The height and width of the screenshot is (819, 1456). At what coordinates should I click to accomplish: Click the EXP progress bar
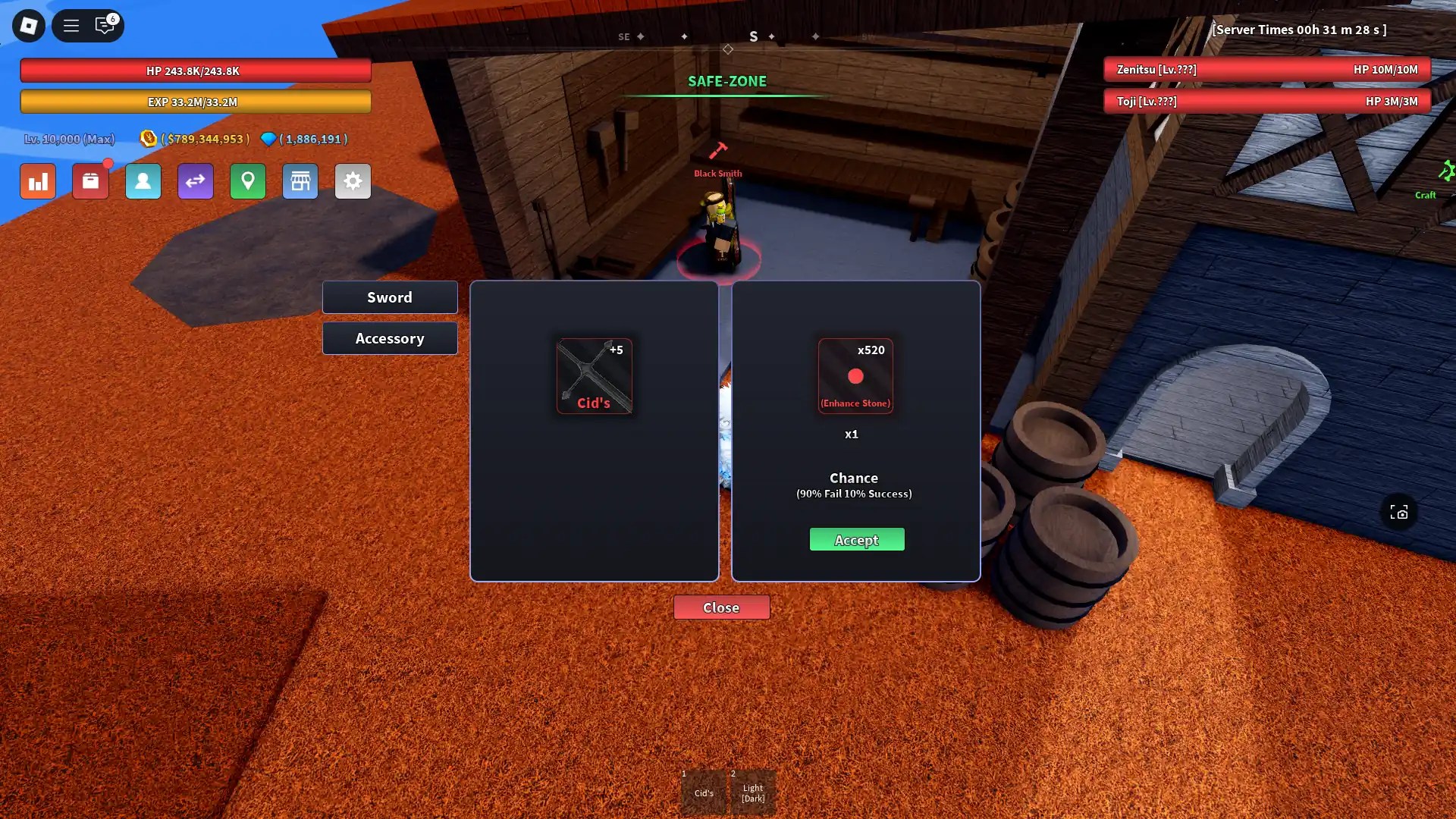pos(195,102)
